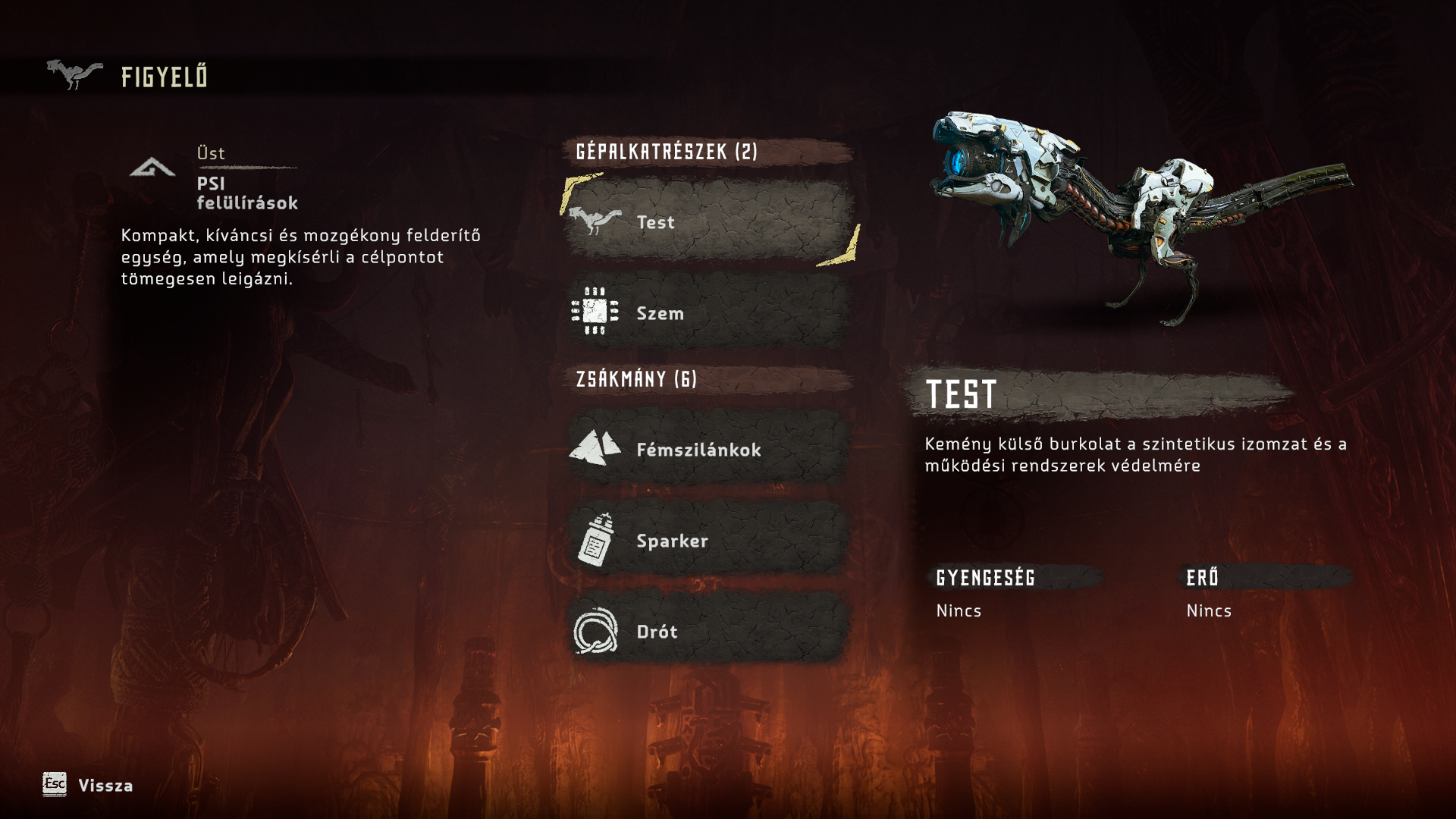Select the Test machine component entry
The width and height of the screenshot is (1456, 819).
pyautogui.click(x=709, y=221)
